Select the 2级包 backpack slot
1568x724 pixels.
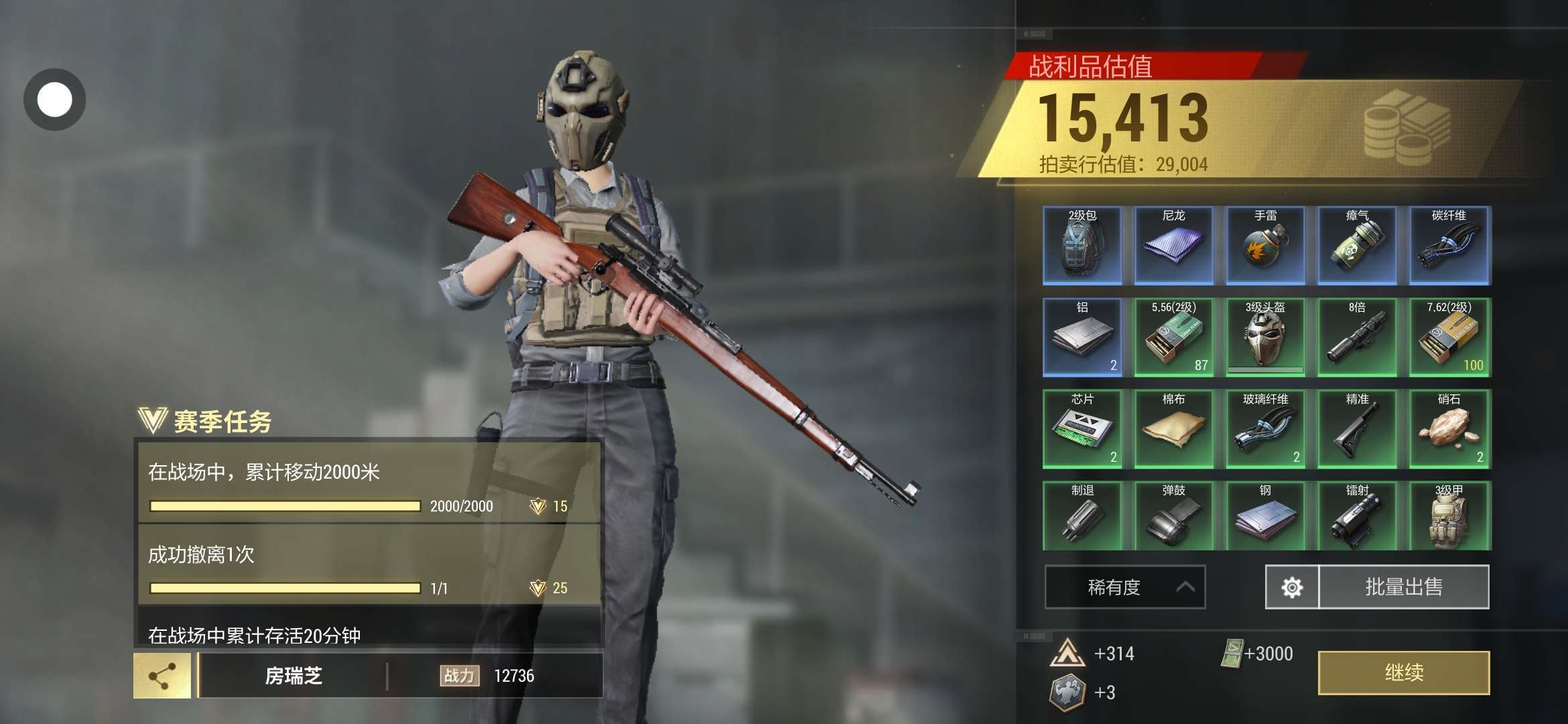click(1082, 245)
